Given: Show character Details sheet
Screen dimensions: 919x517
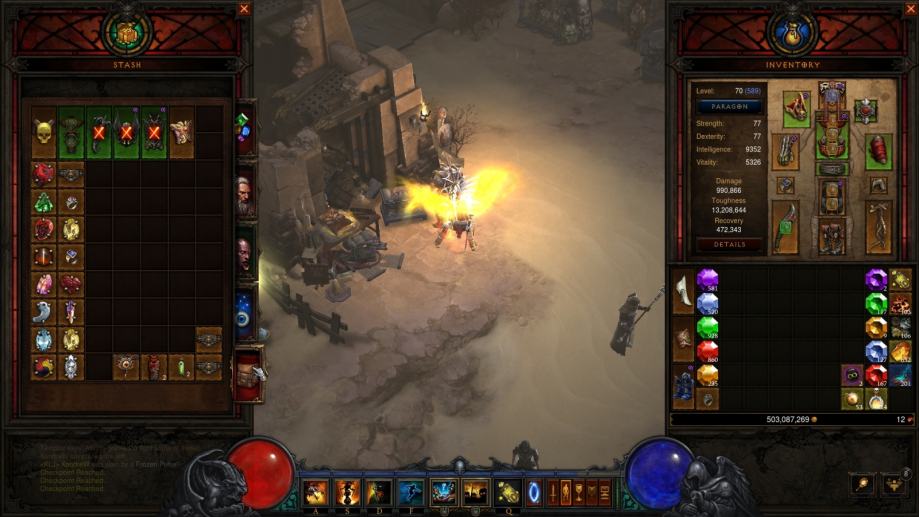Looking at the screenshot, I should [x=730, y=244].
